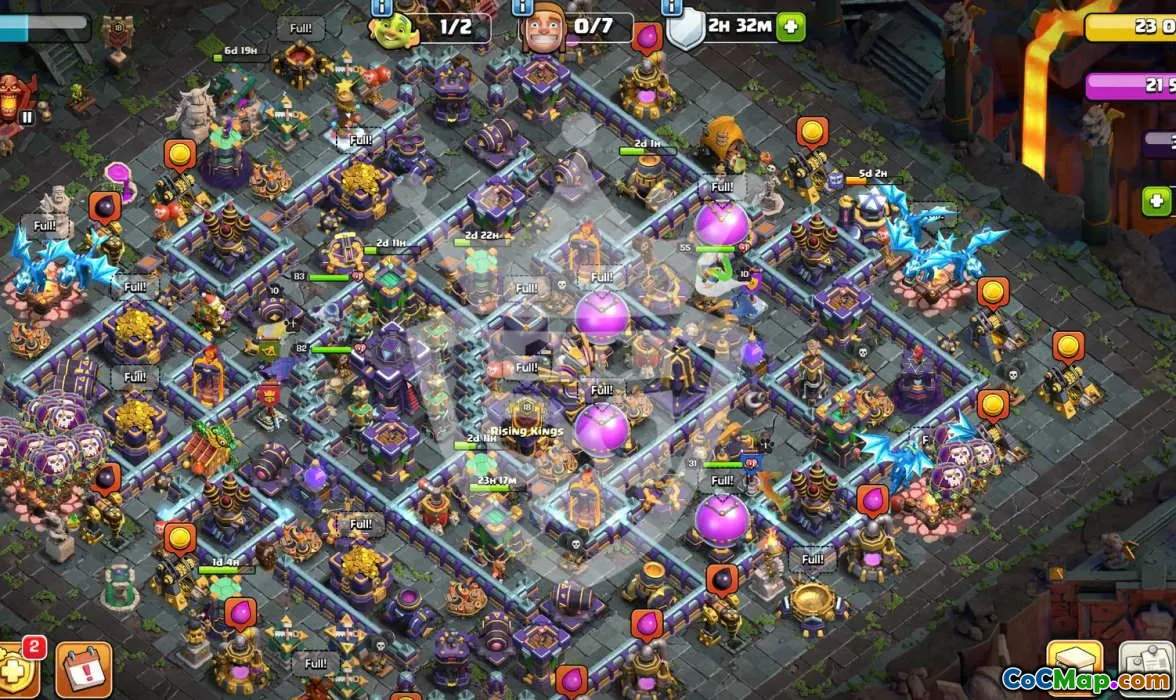Tap green plus button on right edge
1176x700 pixels.
coord(1157,201)
